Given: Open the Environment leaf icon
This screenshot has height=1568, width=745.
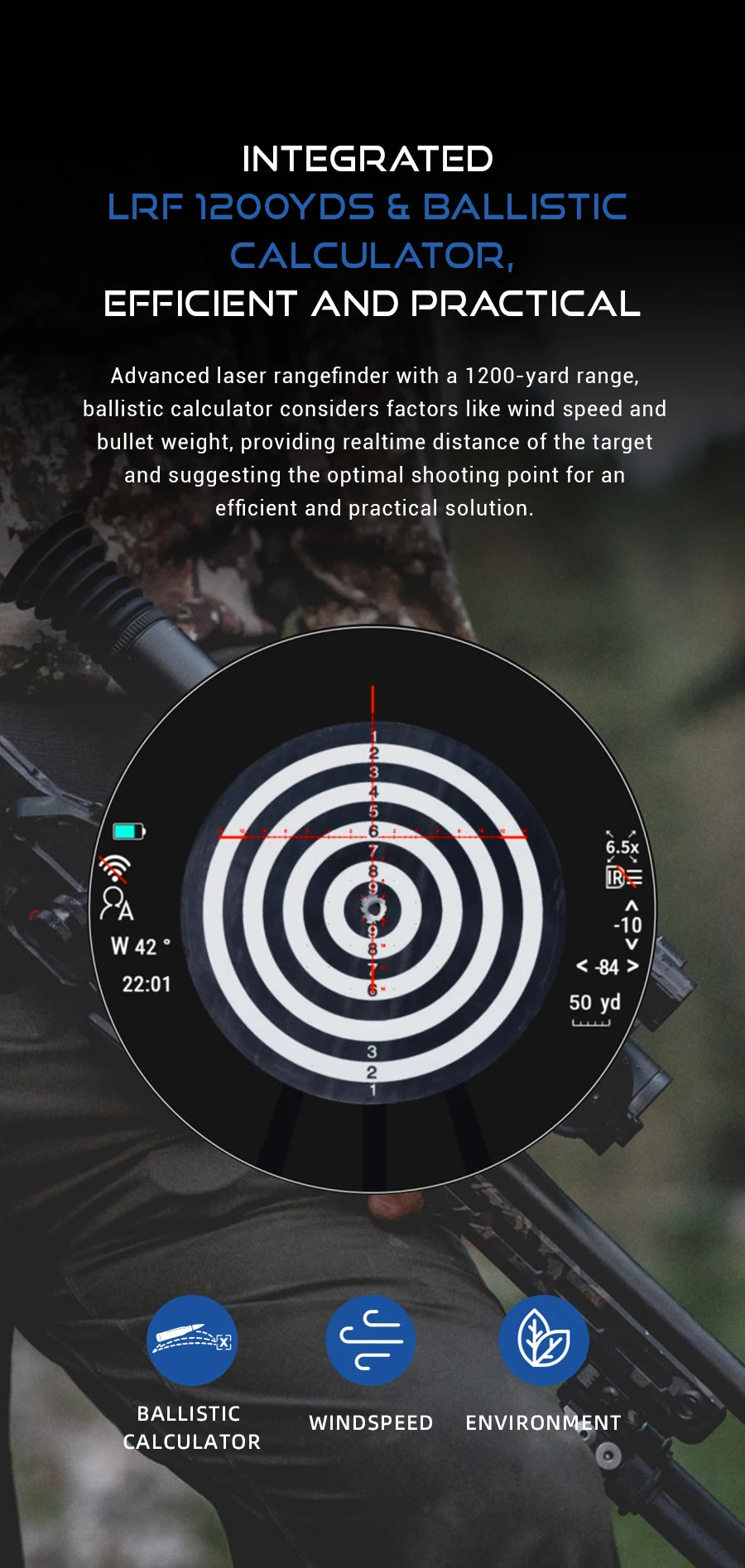Looking at the screenshot, I should coord(543,1340).
